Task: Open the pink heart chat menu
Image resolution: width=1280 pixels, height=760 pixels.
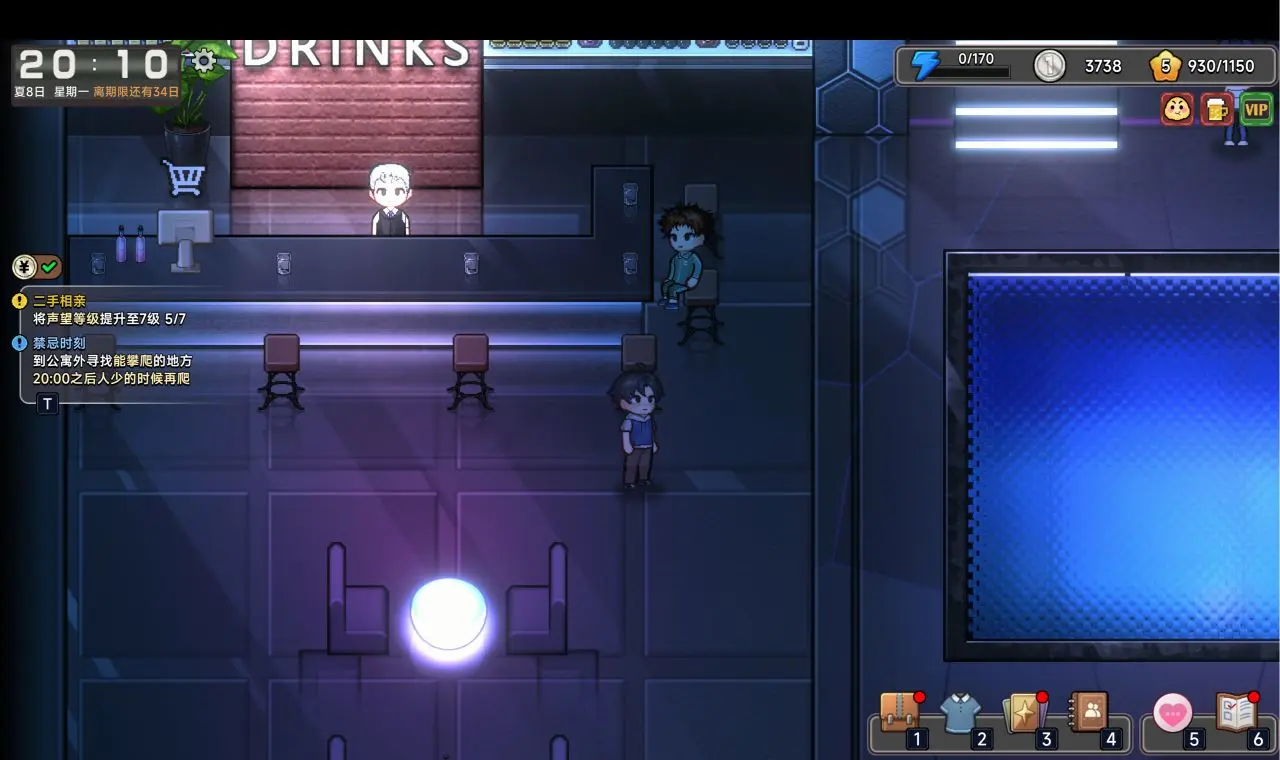Action: pyautogui.click(x=1172, y=713)
